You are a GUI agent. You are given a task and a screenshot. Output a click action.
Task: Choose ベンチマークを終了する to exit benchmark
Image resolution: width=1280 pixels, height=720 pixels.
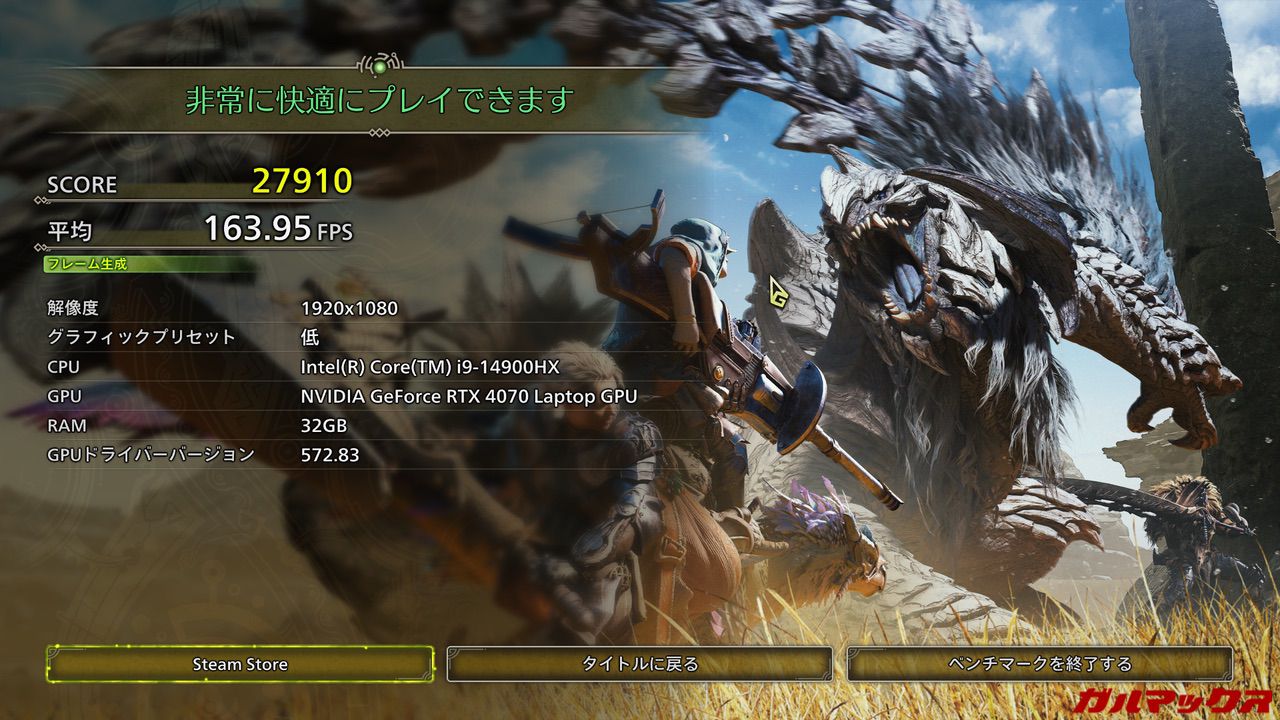pos(1040,664)
